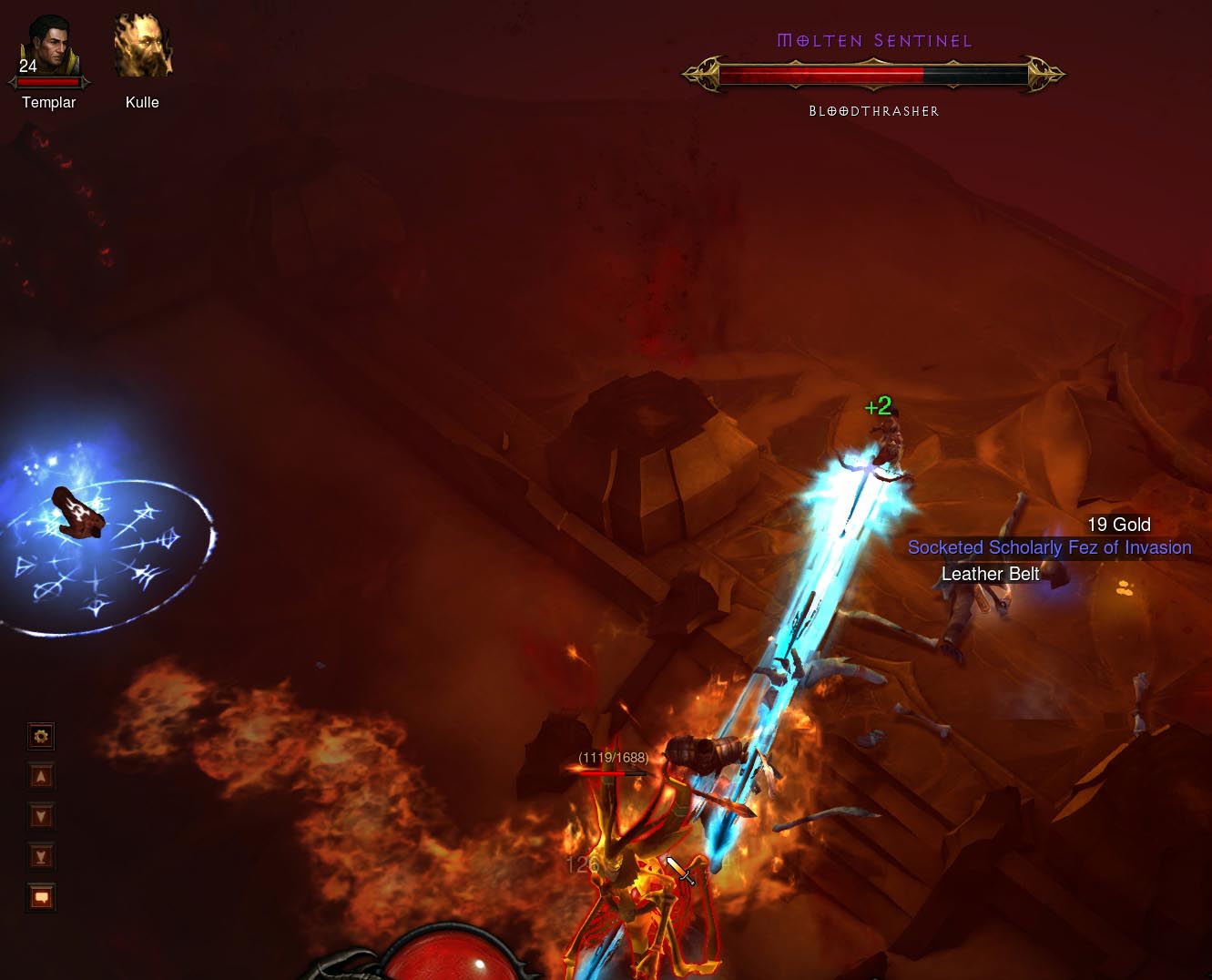The image size is (1212, 980).
Task: Pick up Socketed Scholarly Fez of Invasion
Action: (x=1049, y=547)
